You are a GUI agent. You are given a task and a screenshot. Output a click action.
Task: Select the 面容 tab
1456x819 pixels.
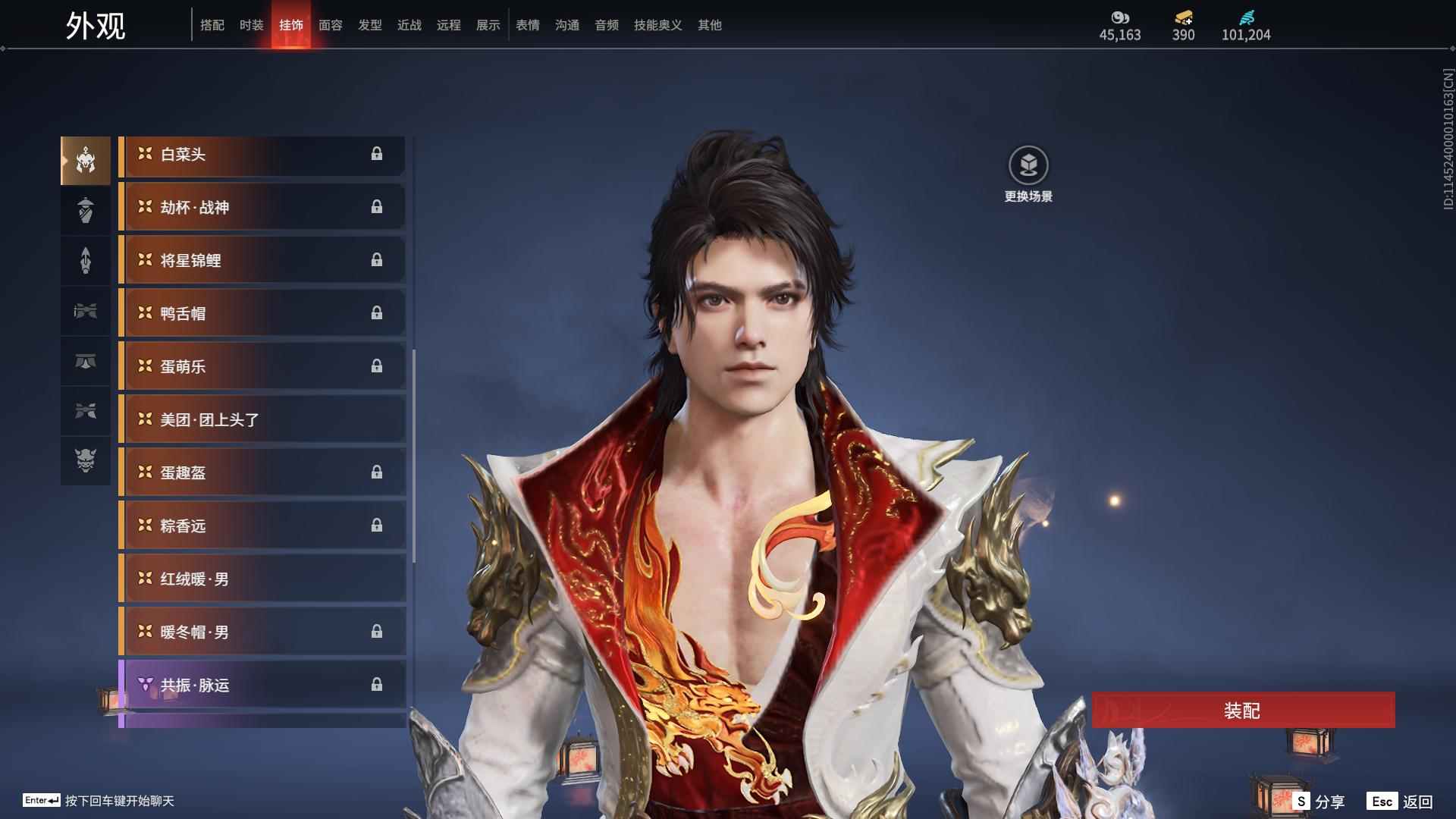tap(330, 25)
